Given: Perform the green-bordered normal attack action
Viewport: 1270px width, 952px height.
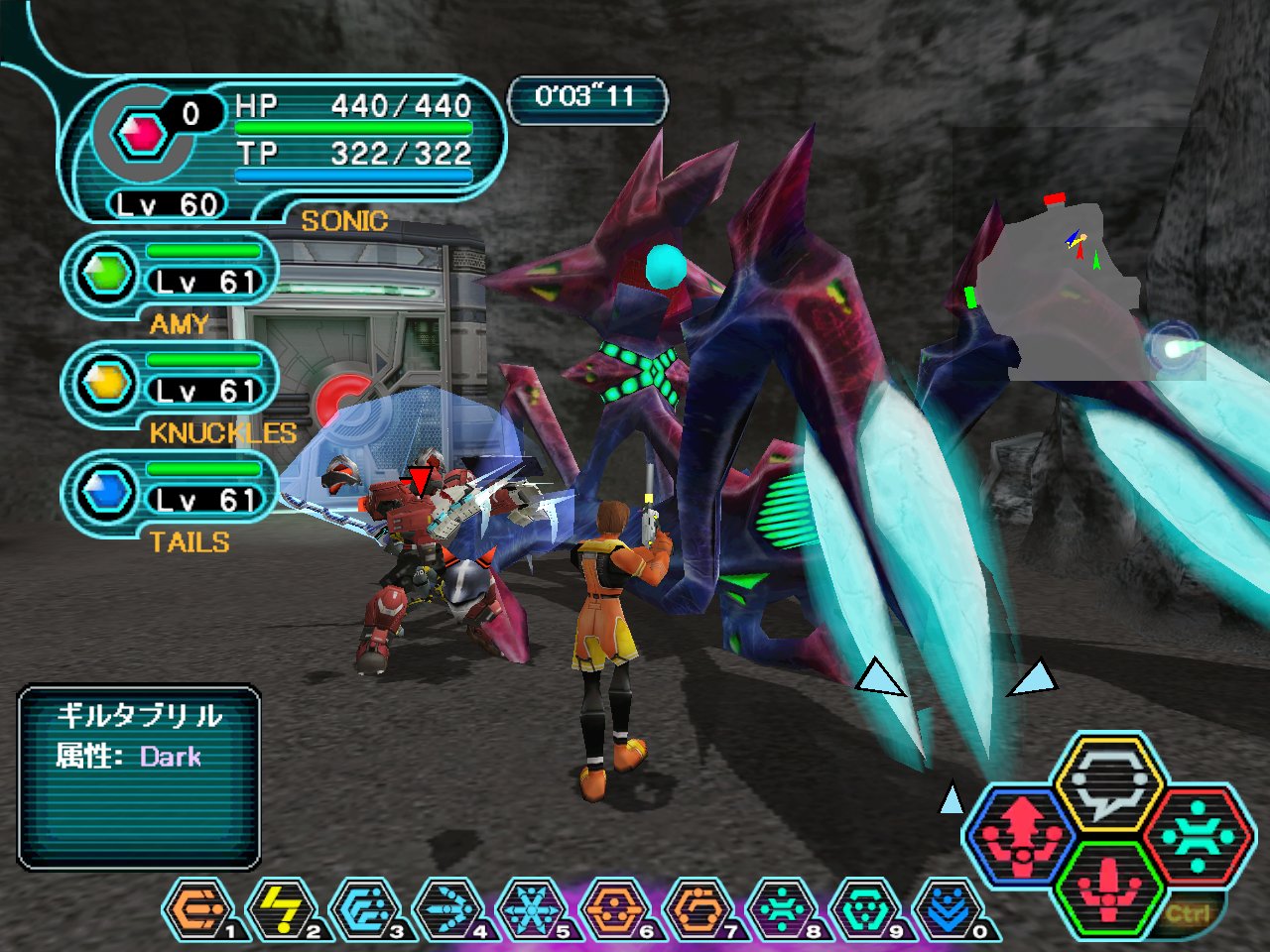Looking at the screenshot, I should click(x=1108, y=886).
